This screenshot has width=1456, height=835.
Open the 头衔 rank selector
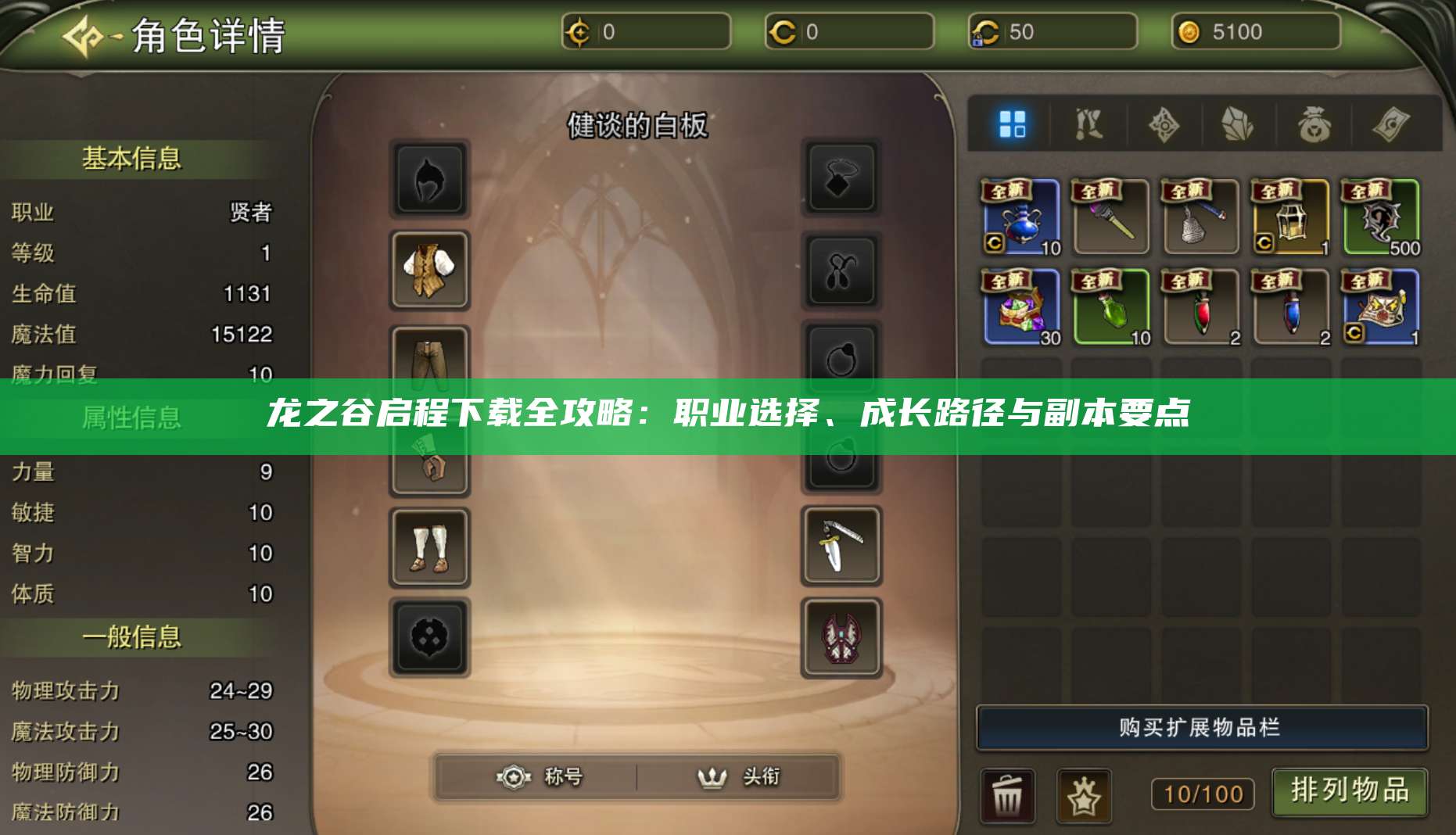(x=739, y=777)
